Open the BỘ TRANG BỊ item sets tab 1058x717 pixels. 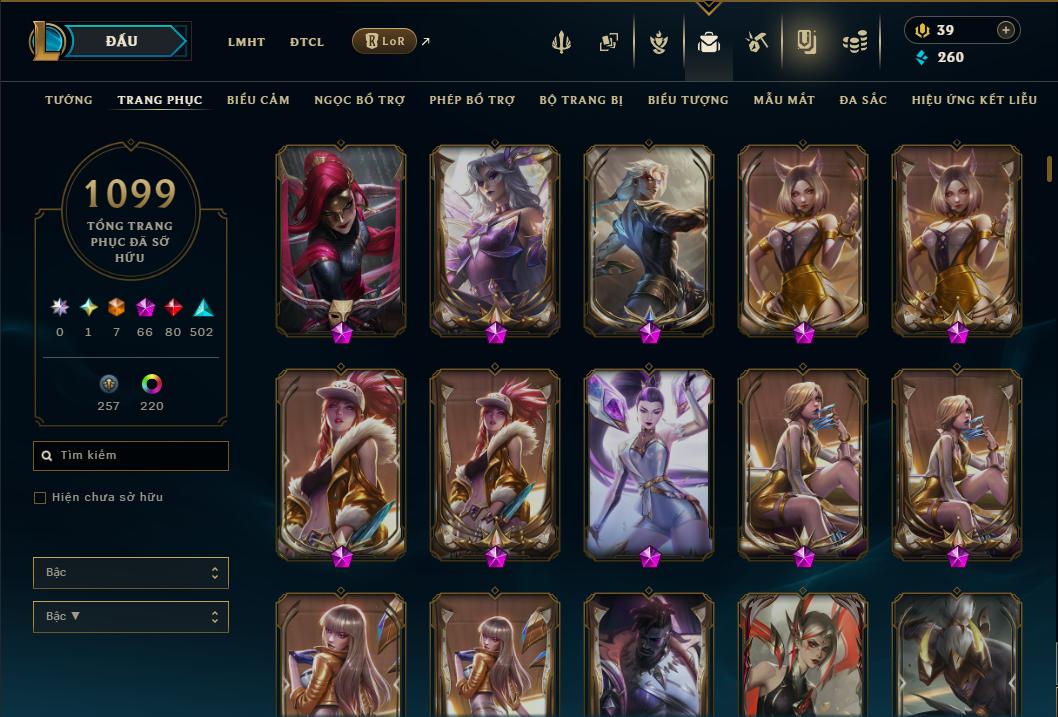click(x=581, y=100)
